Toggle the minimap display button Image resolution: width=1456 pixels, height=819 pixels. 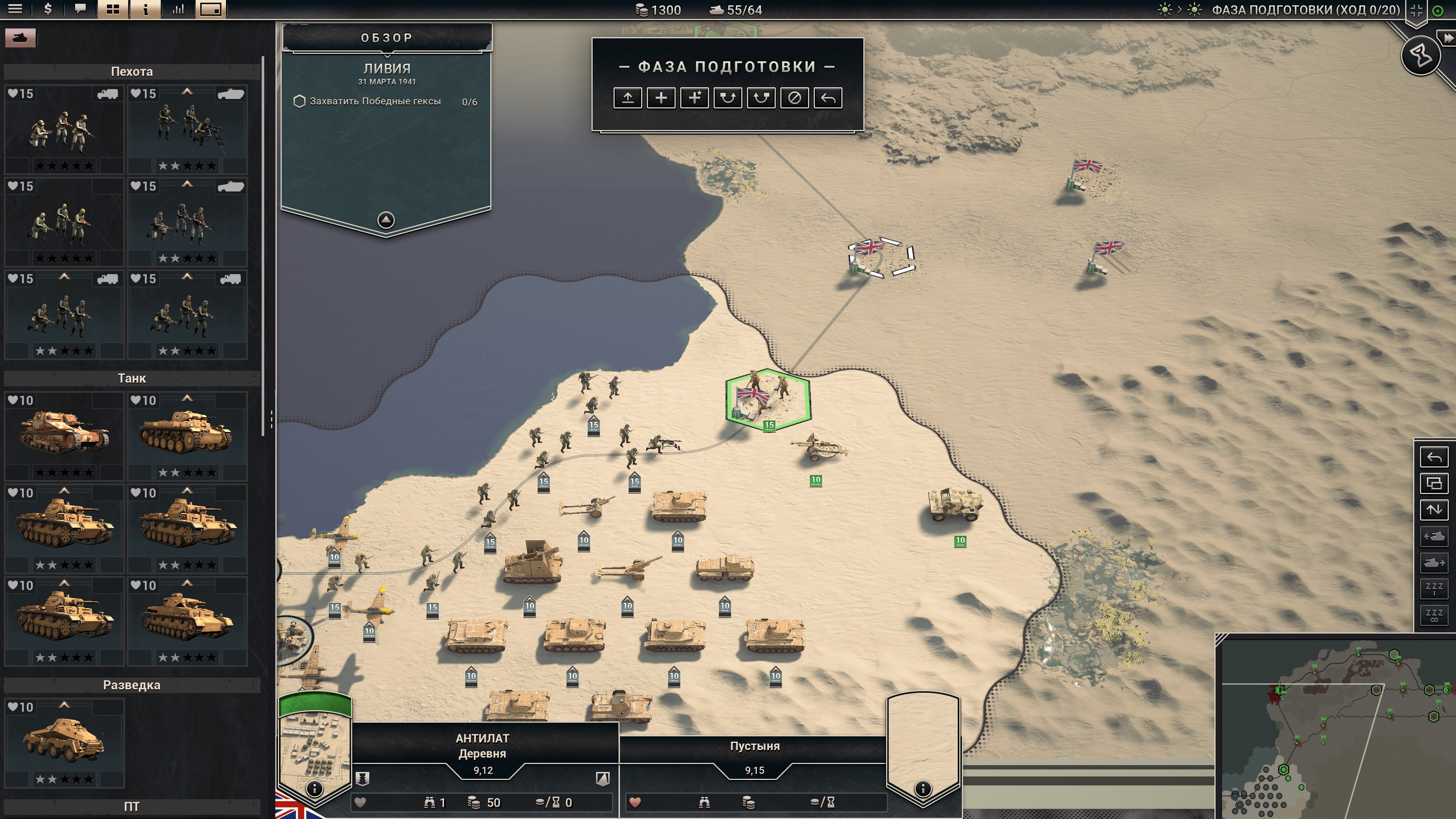[x=210, y=9]
